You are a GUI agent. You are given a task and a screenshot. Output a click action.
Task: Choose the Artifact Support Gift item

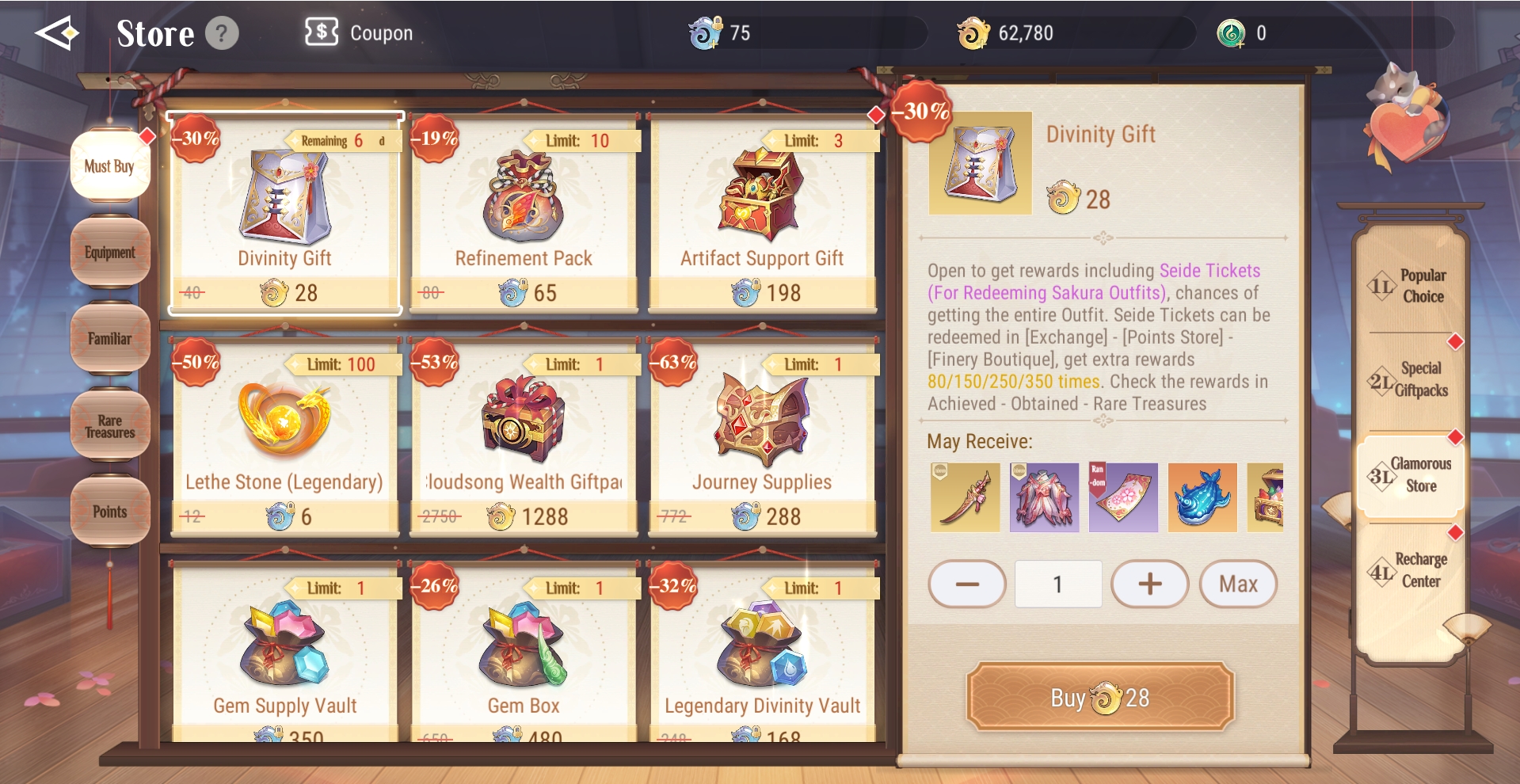[762, 214]
